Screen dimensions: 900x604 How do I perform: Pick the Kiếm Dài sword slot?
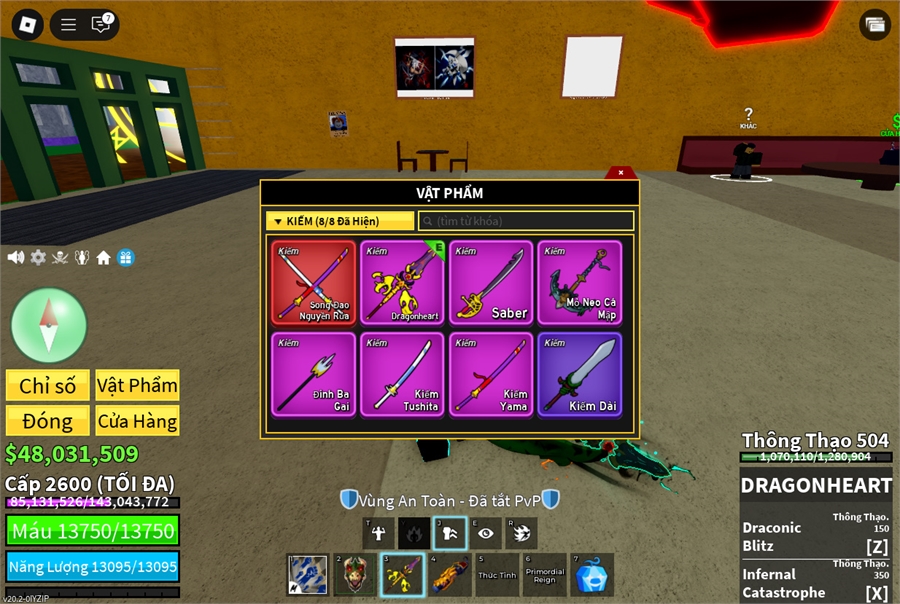580,374
